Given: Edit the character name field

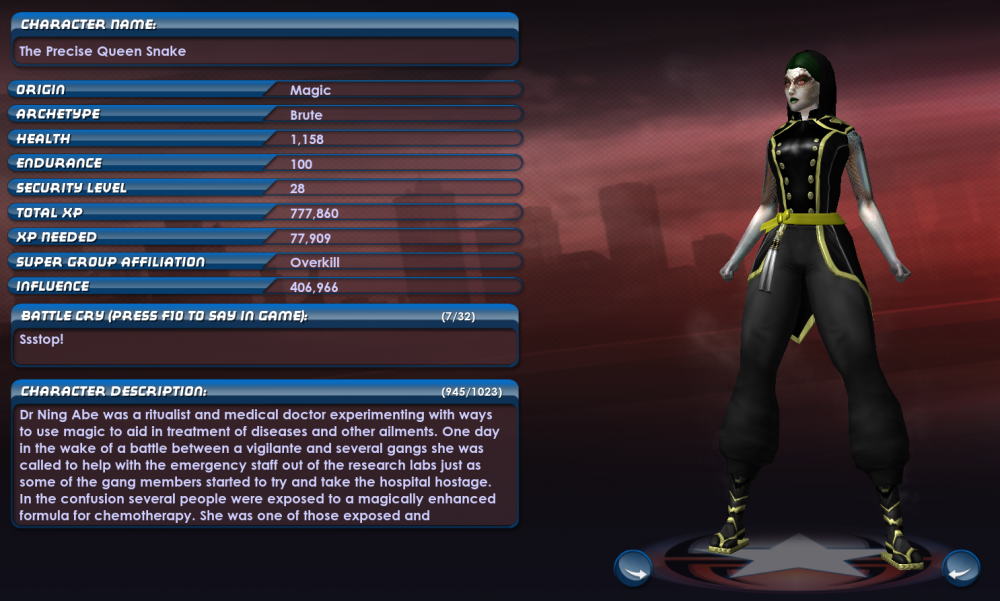Looking at the screenshot, I should click(x=265, y=51).
